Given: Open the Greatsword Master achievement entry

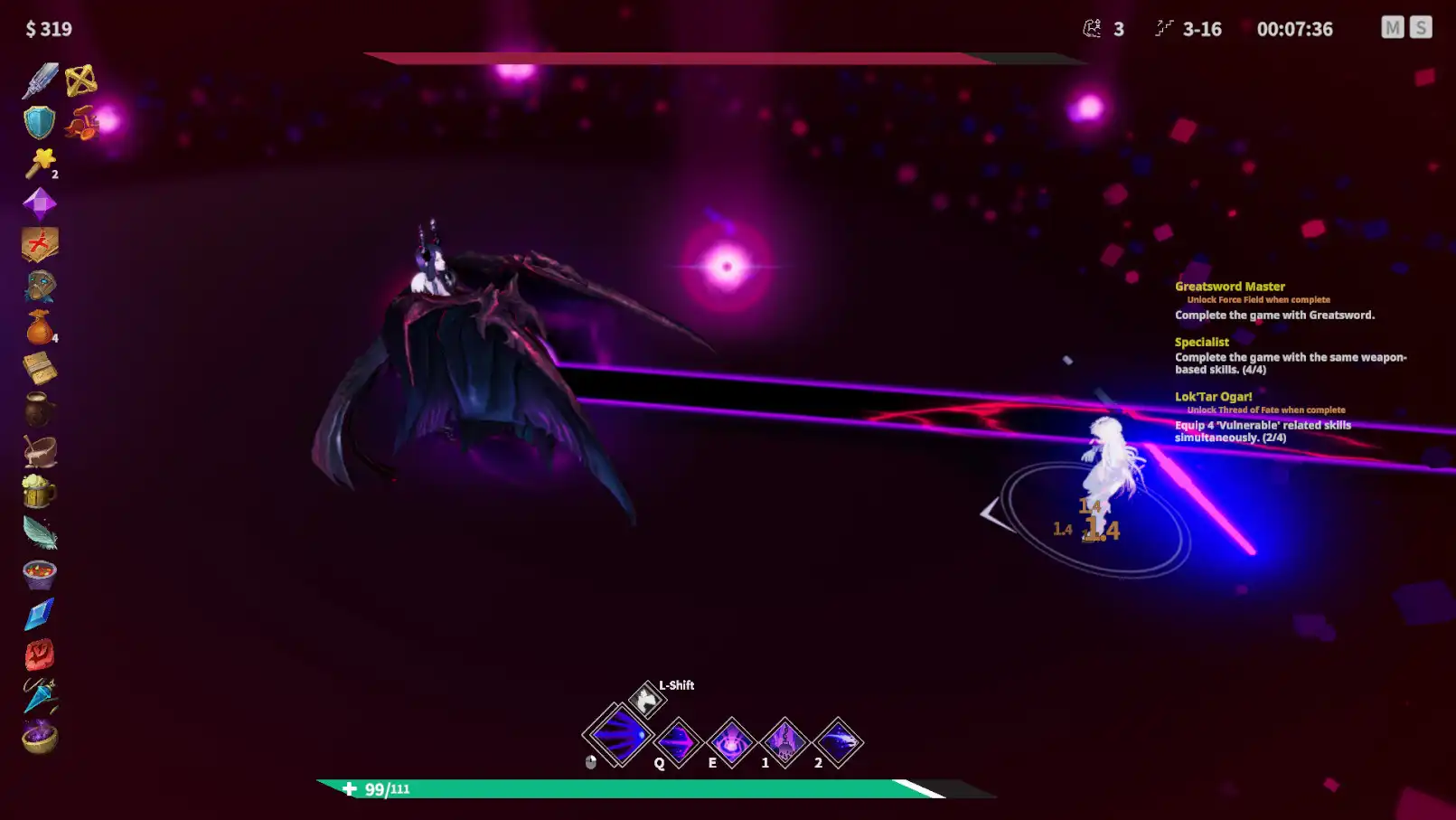Looking at the screenshot, I should (1230, 286).
